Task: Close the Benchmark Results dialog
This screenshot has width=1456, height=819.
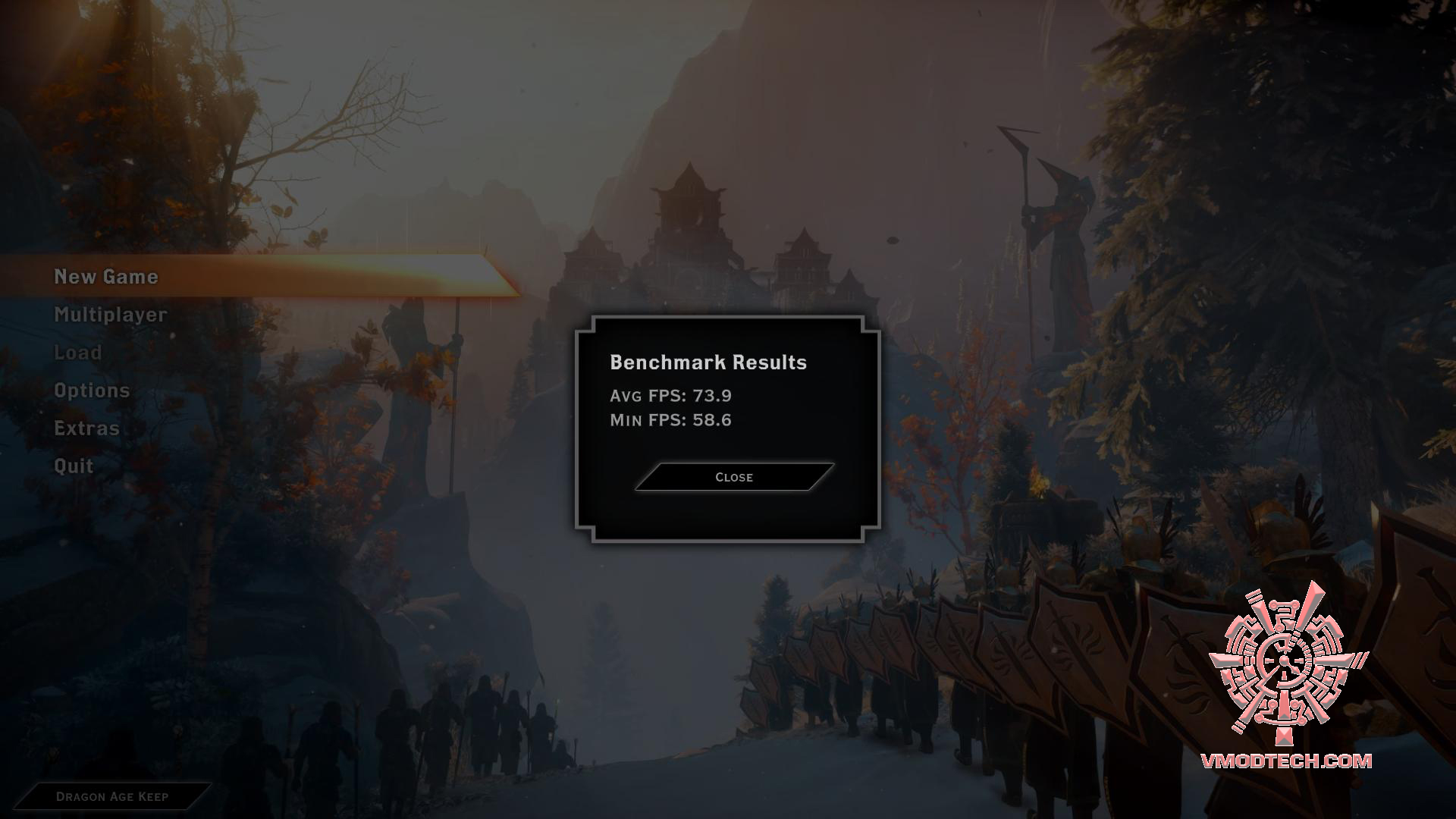Action: click(733, 477)
